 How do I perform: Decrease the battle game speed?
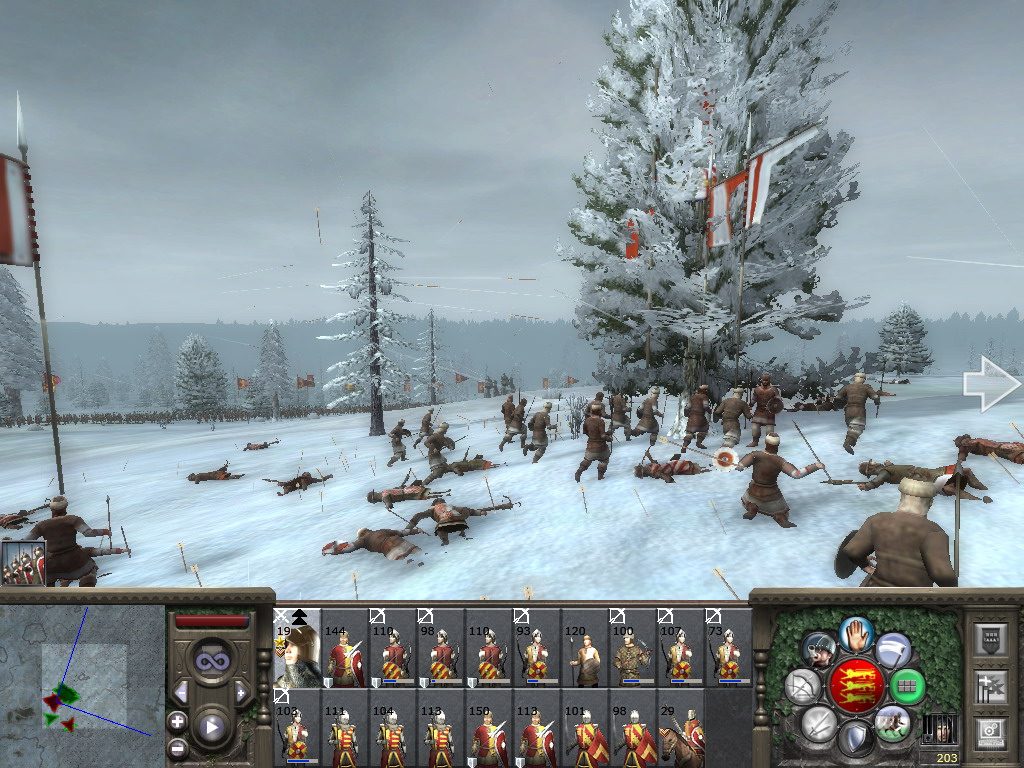click(182, 692)
